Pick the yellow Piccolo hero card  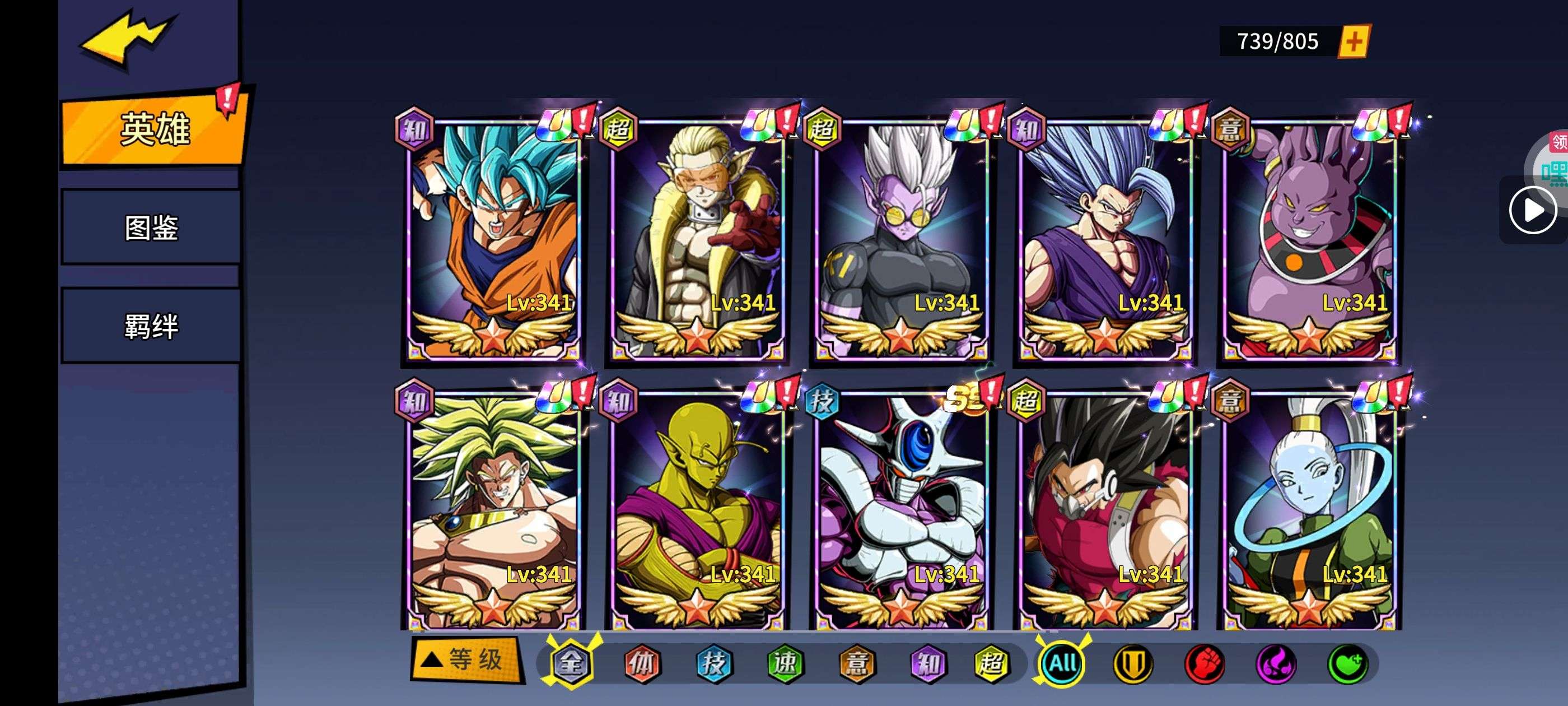[x=697, y=512]
